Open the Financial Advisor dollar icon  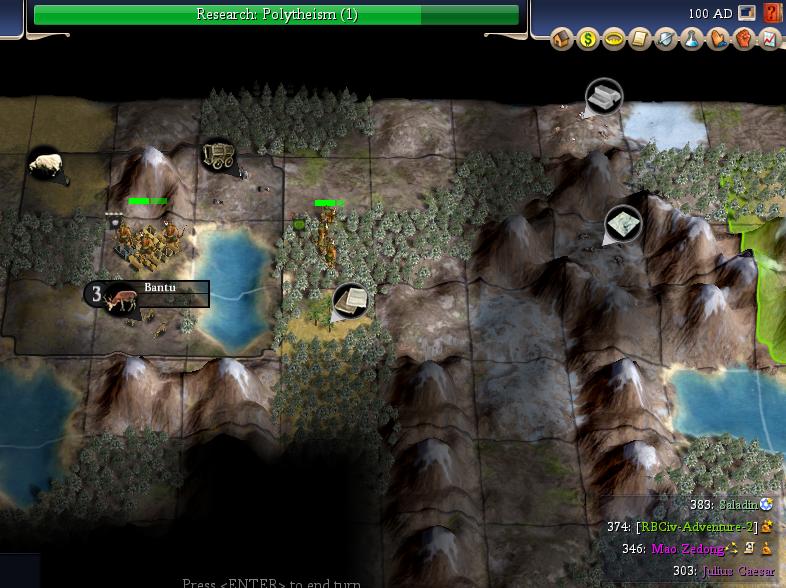[x=588, y=40]
